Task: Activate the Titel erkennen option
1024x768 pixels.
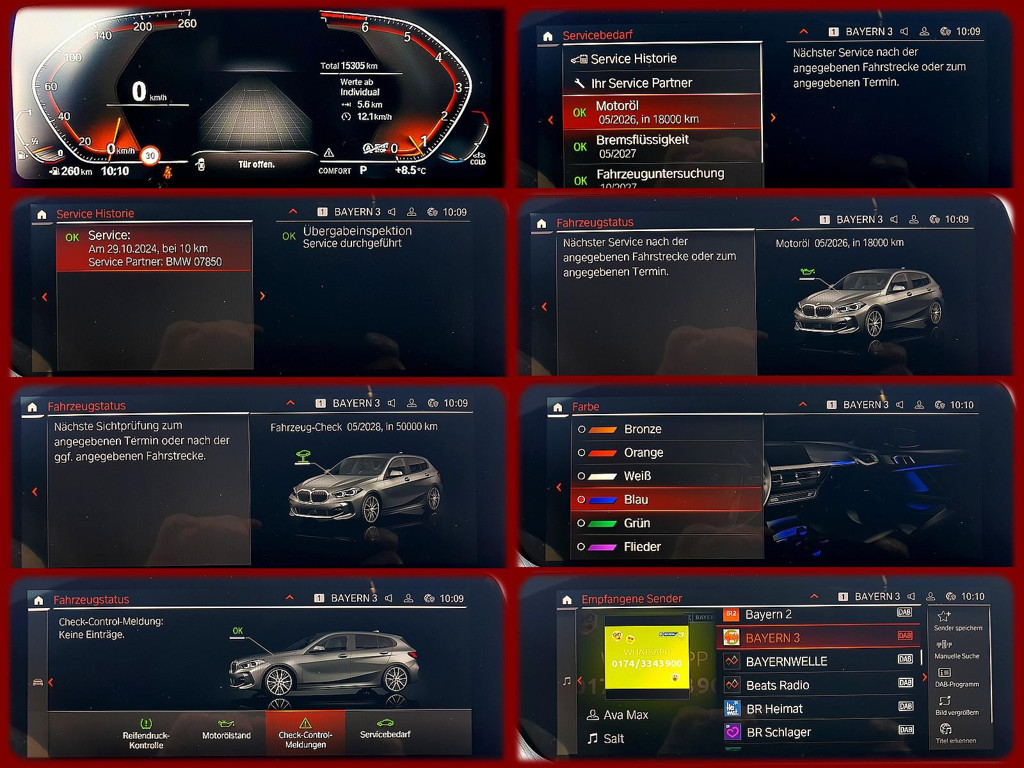Action: click(x=958, y=732)
